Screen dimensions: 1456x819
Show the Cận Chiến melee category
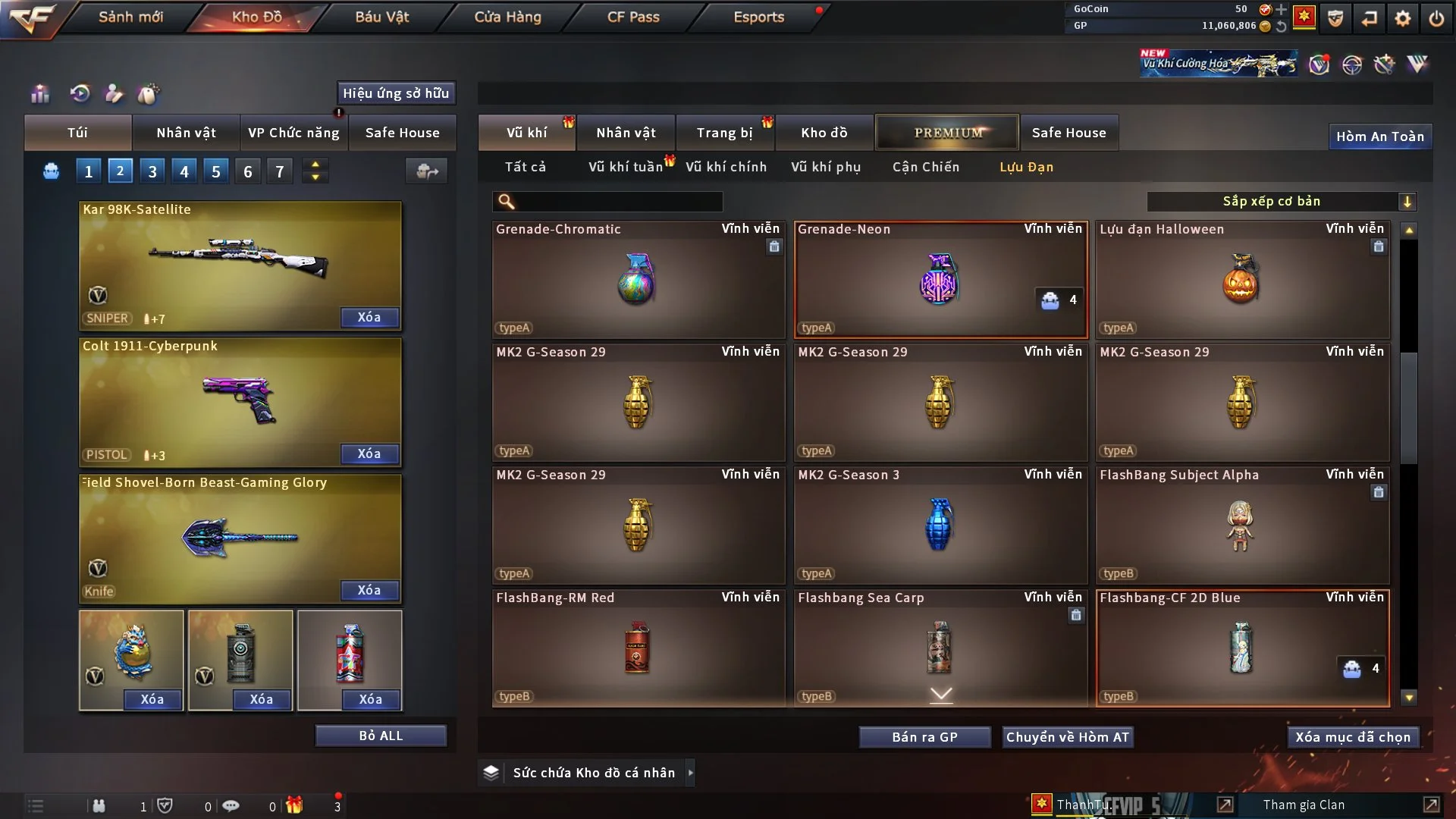point(925,167)
